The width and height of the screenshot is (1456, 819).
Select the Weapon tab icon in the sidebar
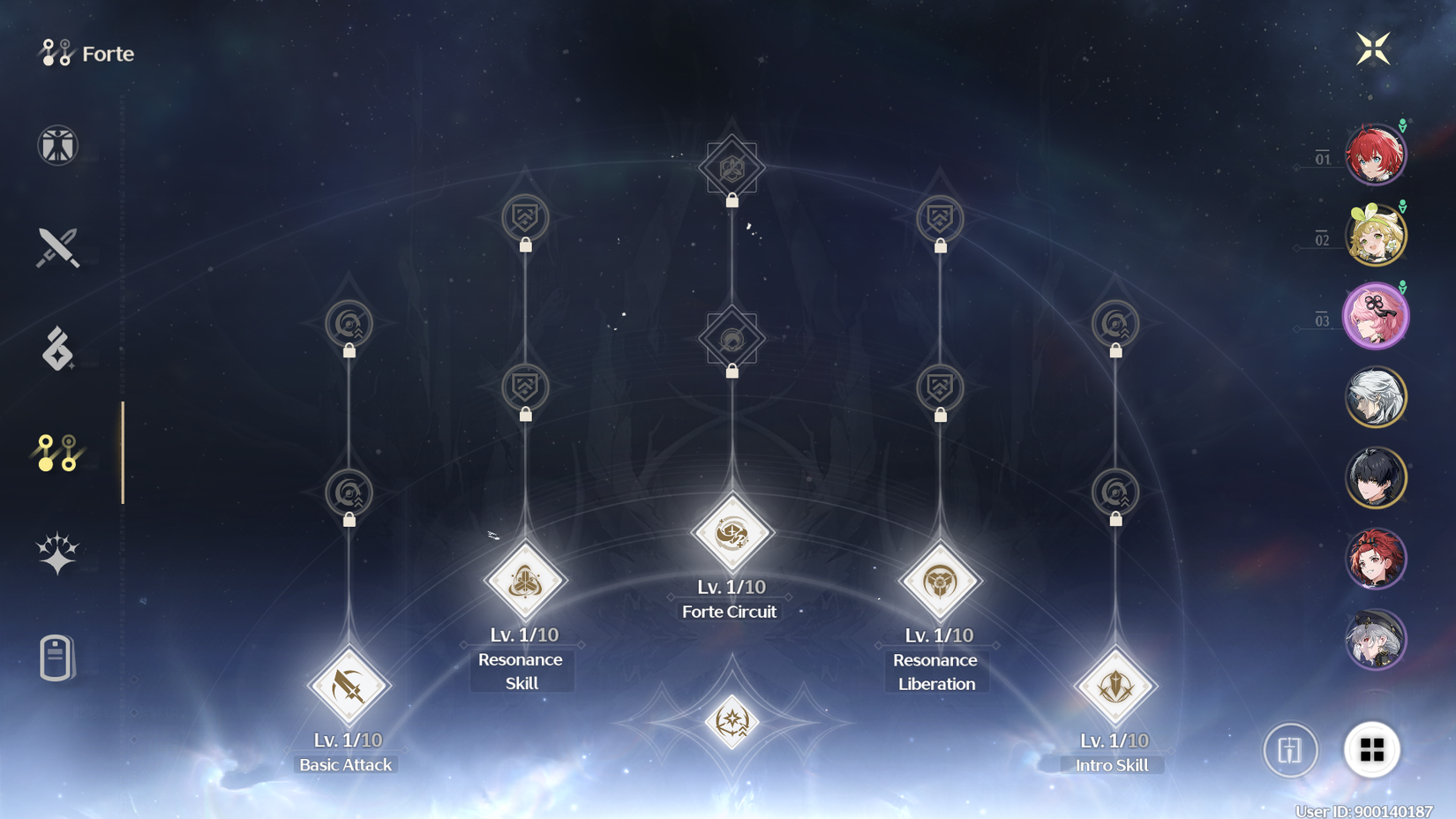pyautogui.click(x=56, y=249)
